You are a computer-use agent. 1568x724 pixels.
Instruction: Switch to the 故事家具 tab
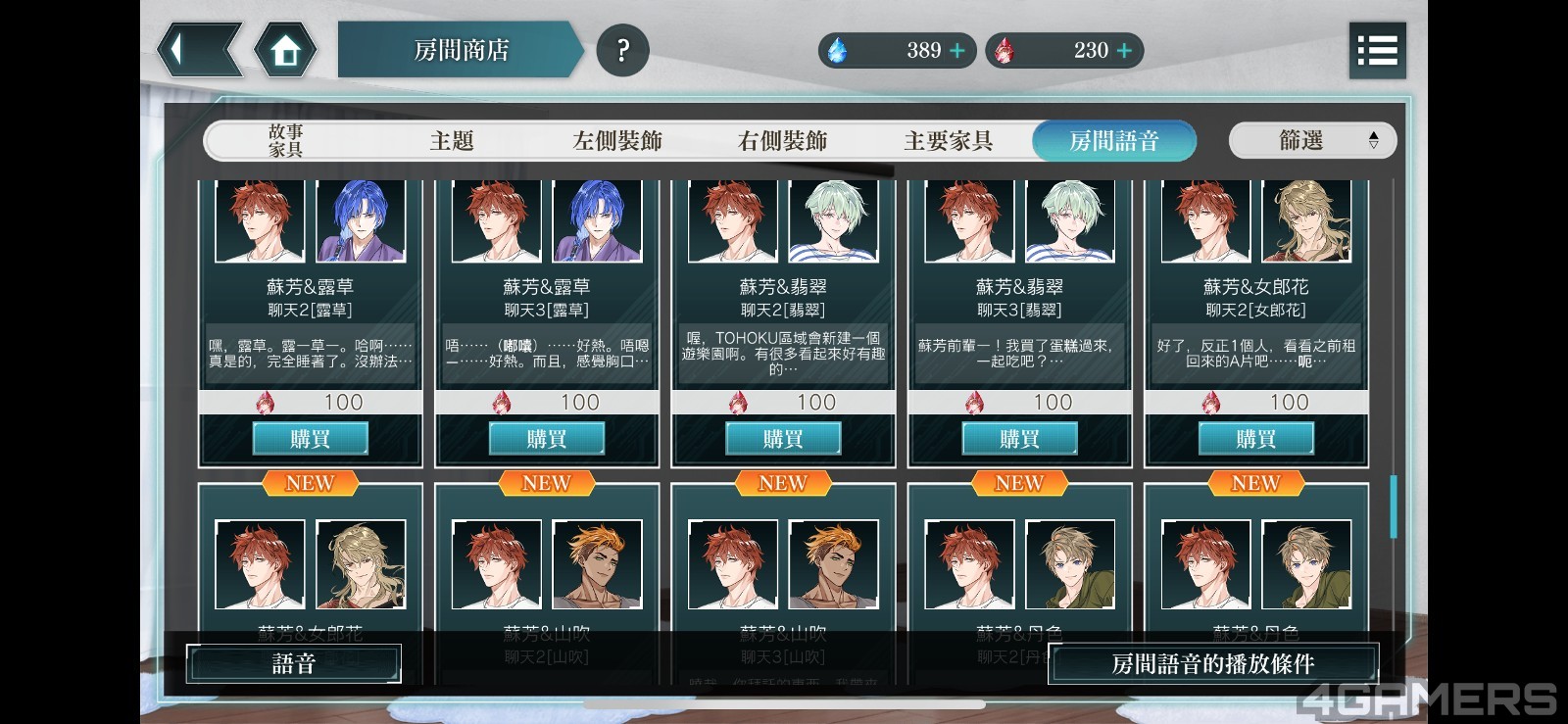[286, 141]
